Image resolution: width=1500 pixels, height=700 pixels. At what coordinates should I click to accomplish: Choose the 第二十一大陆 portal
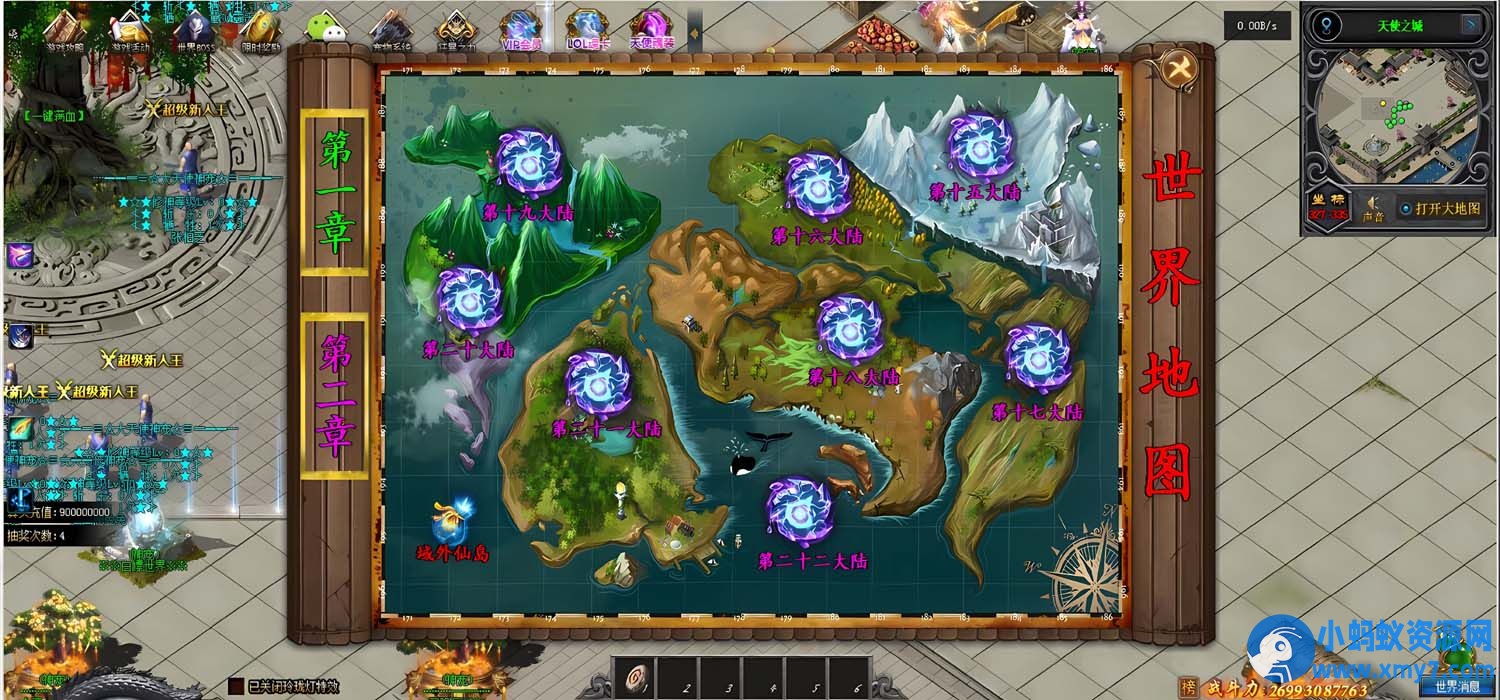pos(598,383)
